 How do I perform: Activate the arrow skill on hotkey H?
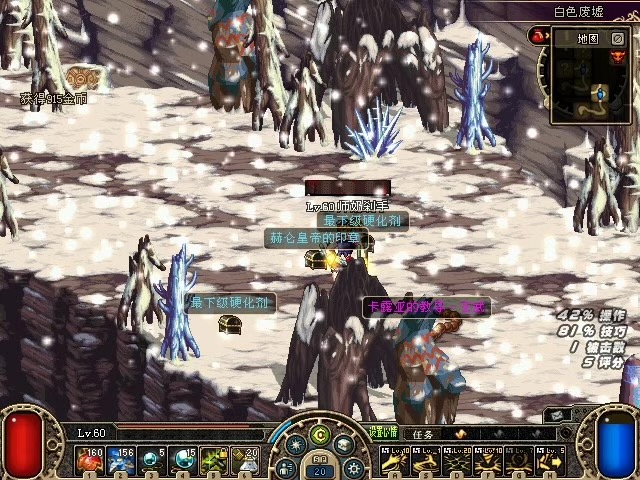[551, 460]
